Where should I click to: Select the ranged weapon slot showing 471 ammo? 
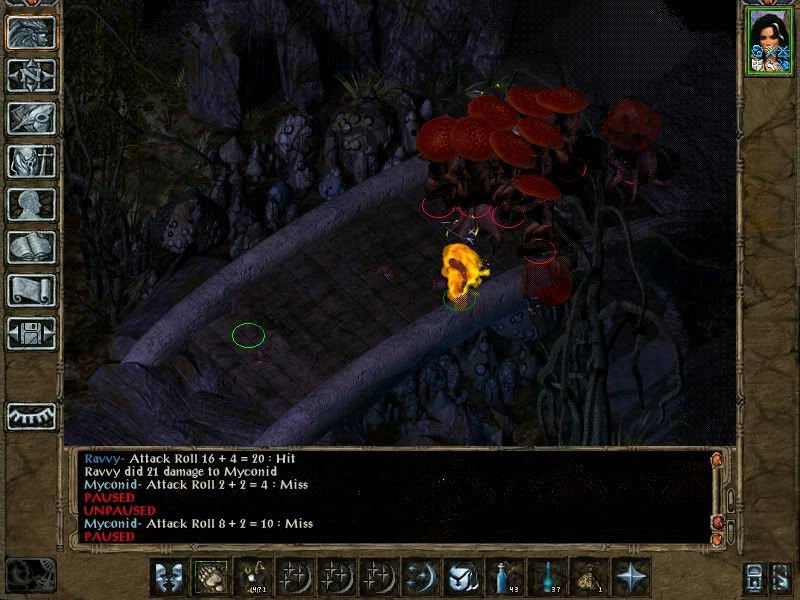click(252, 576)
